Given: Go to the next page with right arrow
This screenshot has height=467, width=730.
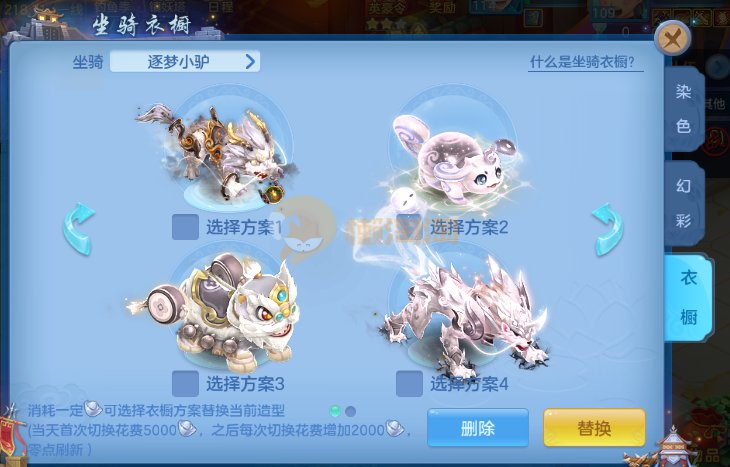Looking at the screenshot, I should point(606,228).
